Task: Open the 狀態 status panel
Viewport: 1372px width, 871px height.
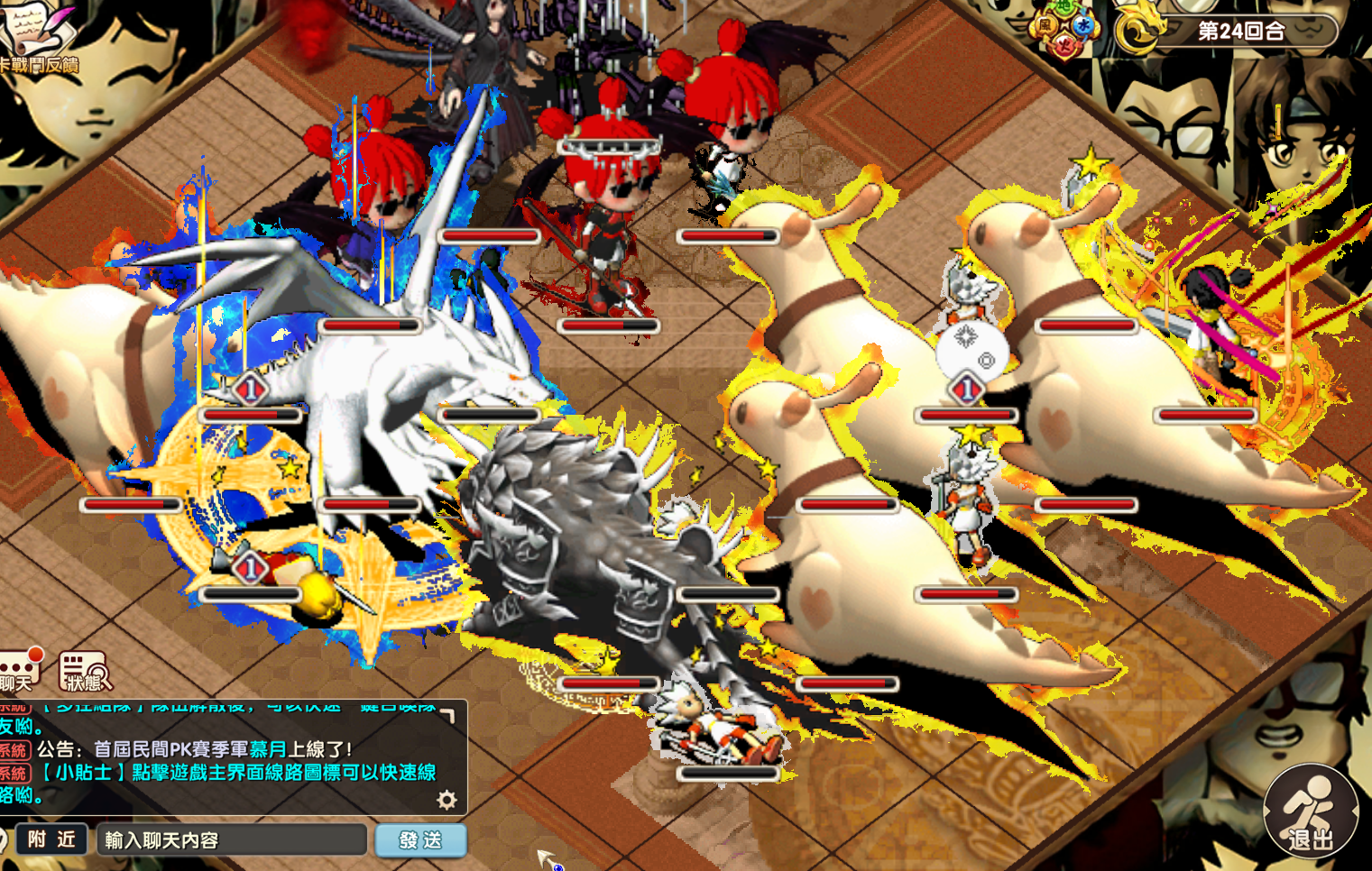Action: pos(85,672)
